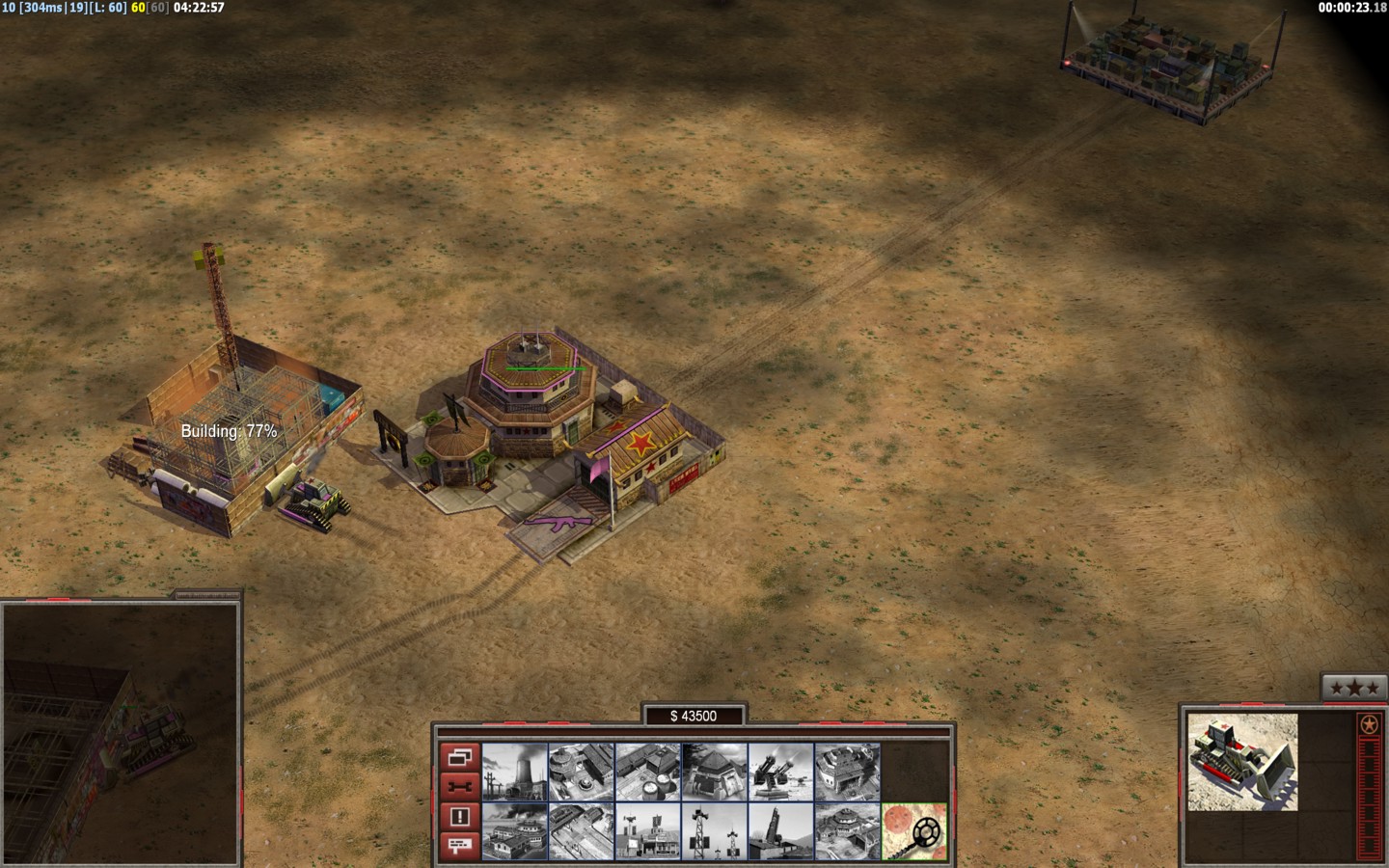Screen dimensions: 1389x868
Task: Build the Speaker Tower structure
Action: [x=715, y=831]
